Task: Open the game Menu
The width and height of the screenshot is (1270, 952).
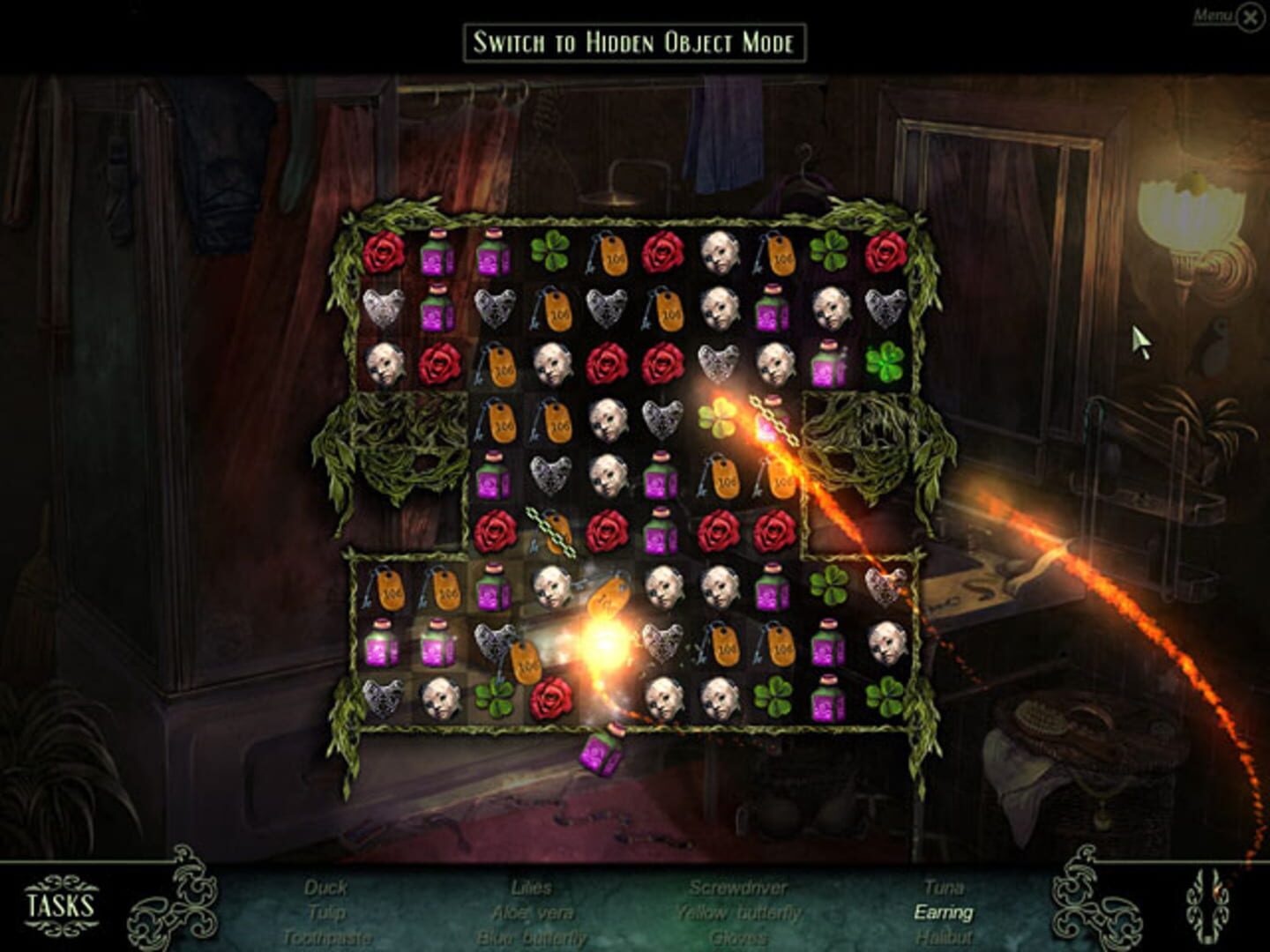Action: tap(1213, 12)
